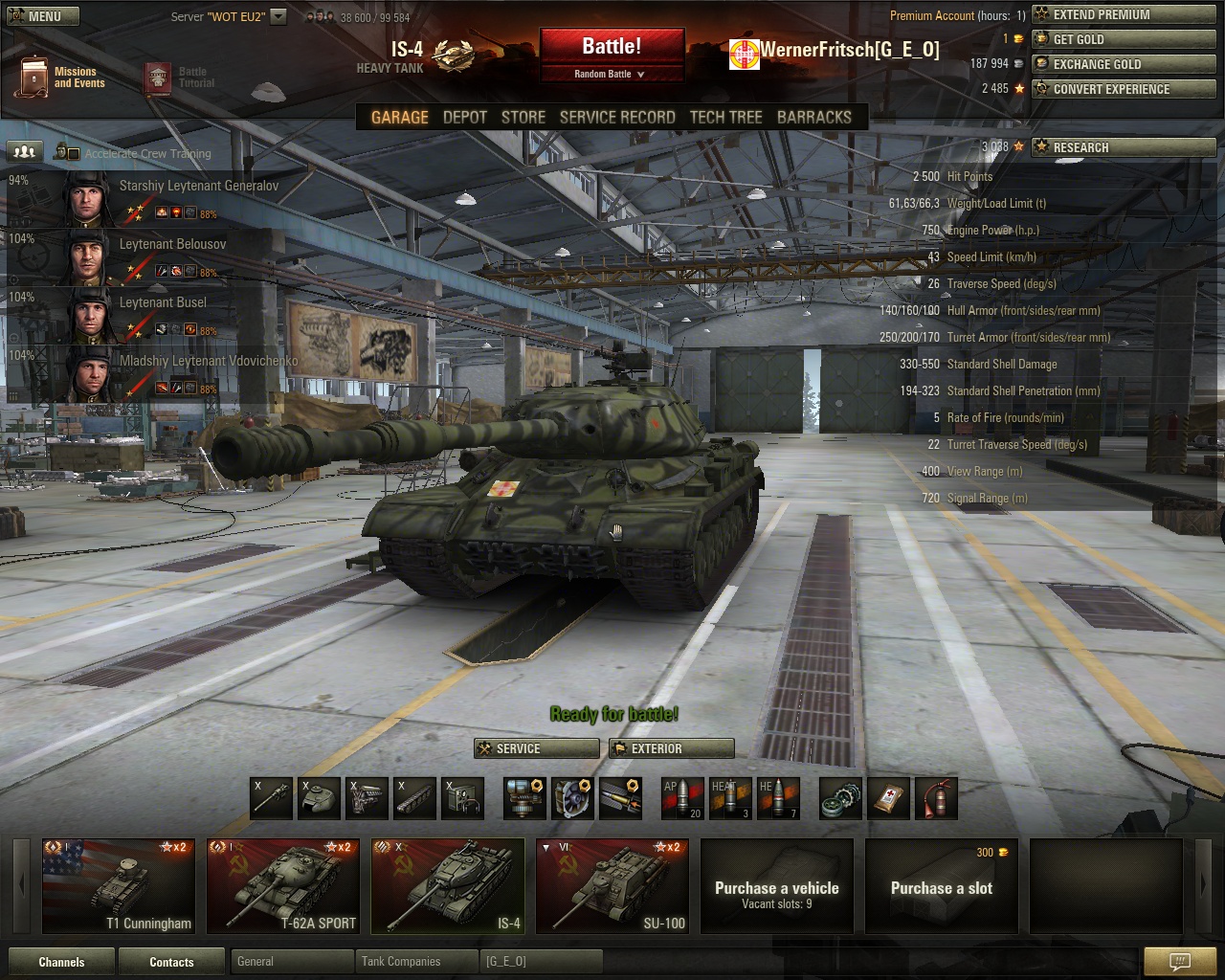
Task: Switch to the DEPOT tab
Action: click(465, 117)
